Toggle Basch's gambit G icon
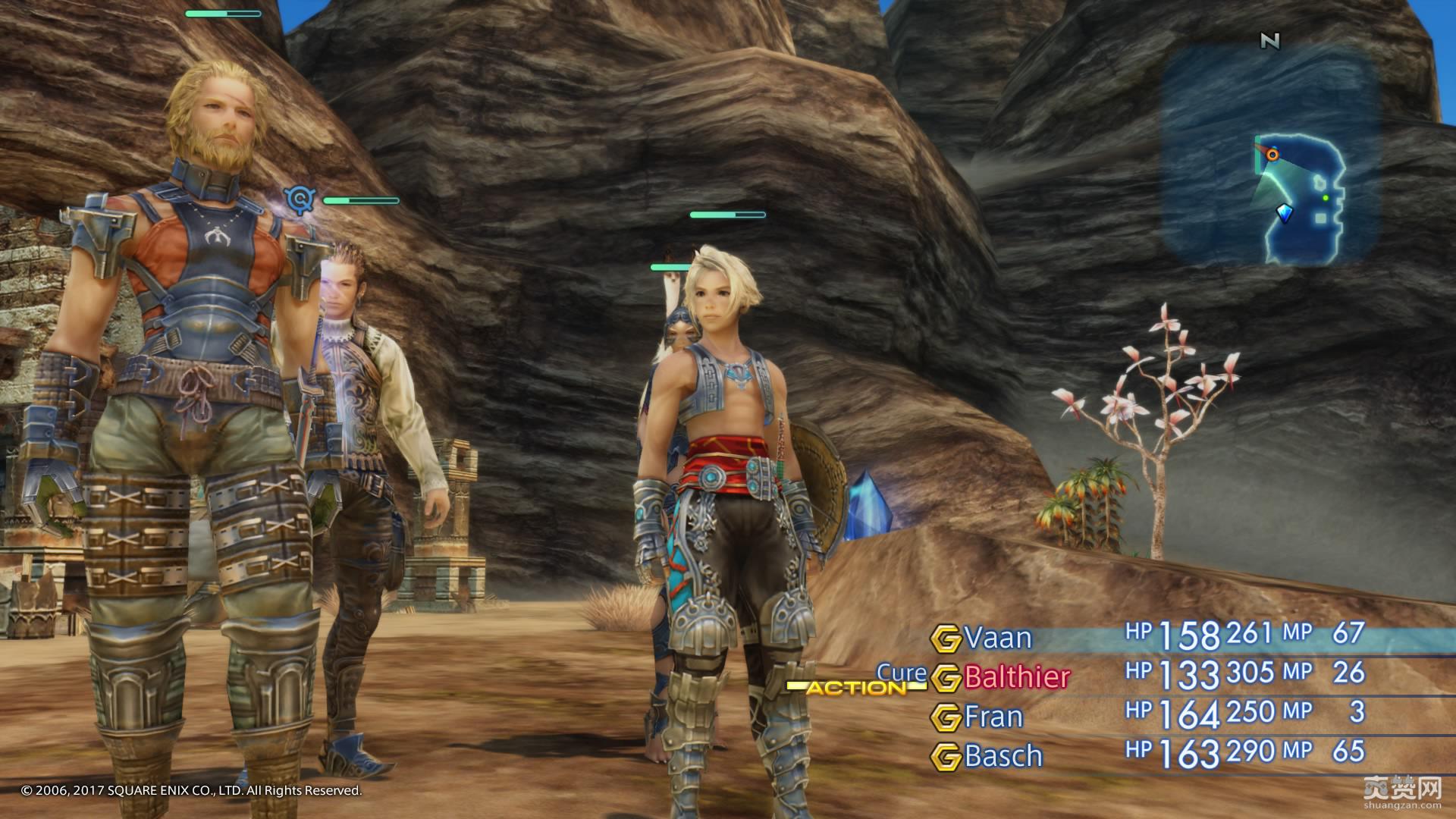Screen dimensions: 1456x819 [945, 756]
